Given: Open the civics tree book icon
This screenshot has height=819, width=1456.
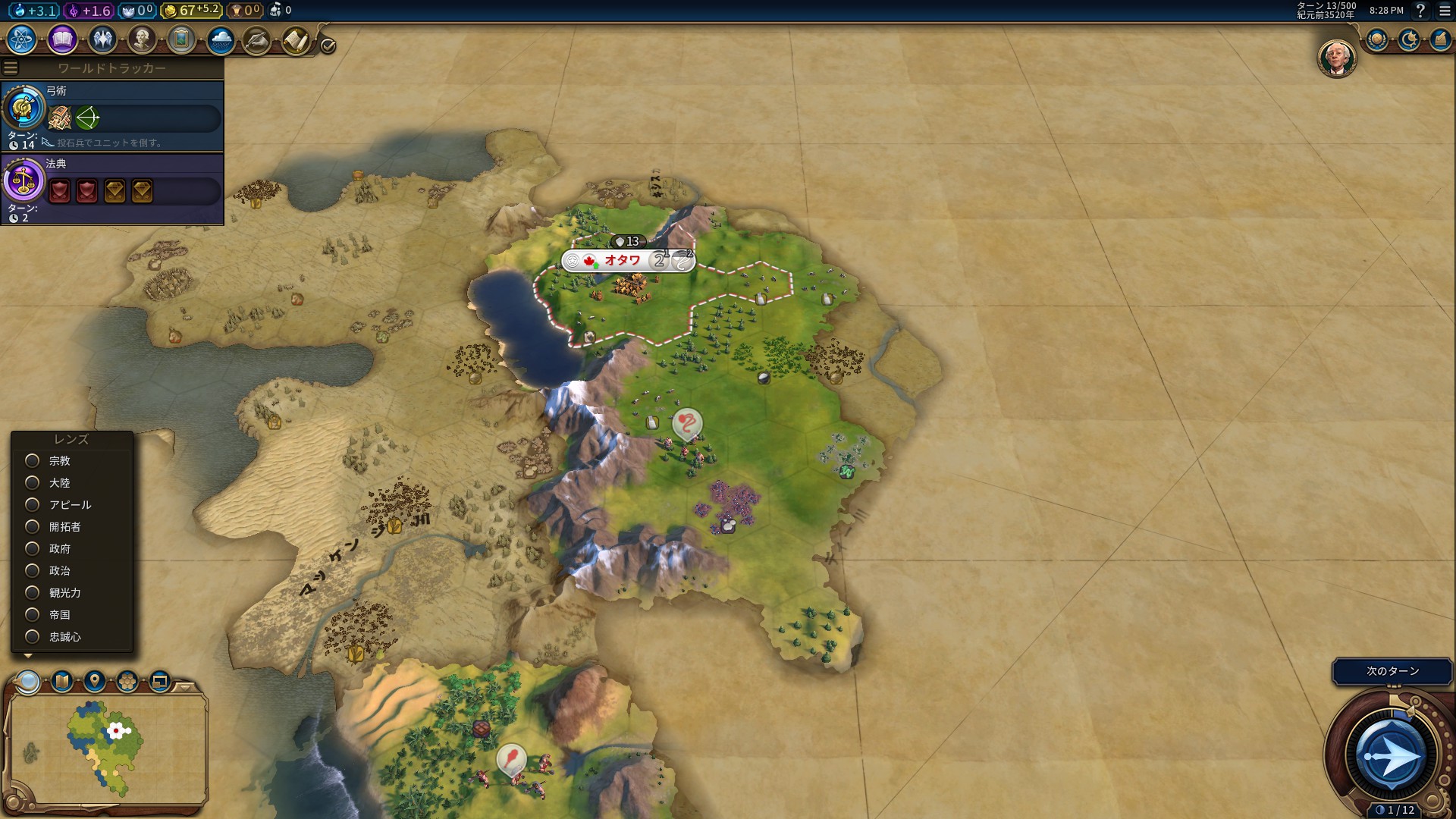Looking at the screenshot, I should tap(62, 39).
